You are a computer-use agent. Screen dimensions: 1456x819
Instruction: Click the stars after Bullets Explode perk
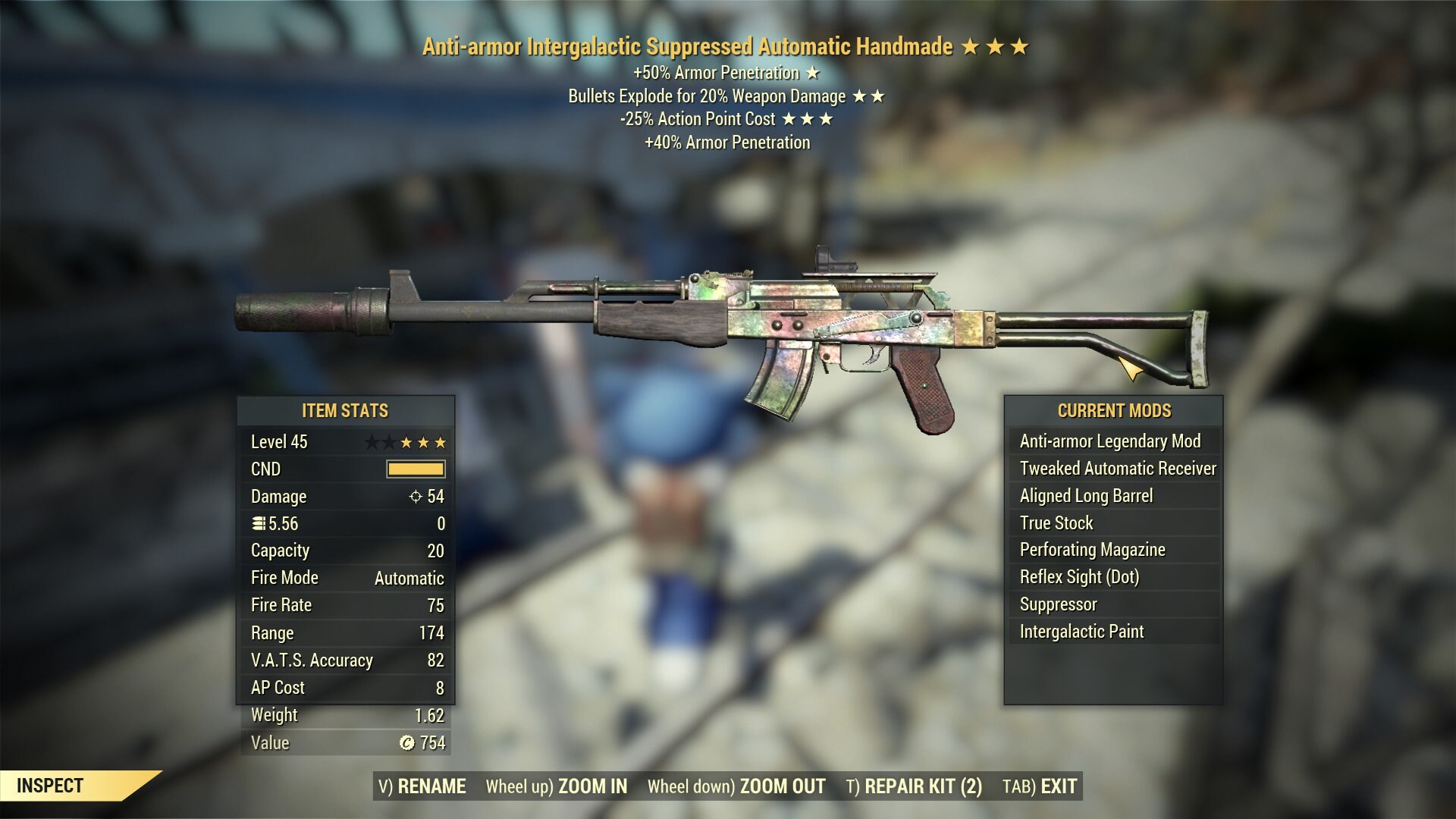point(871,96)
